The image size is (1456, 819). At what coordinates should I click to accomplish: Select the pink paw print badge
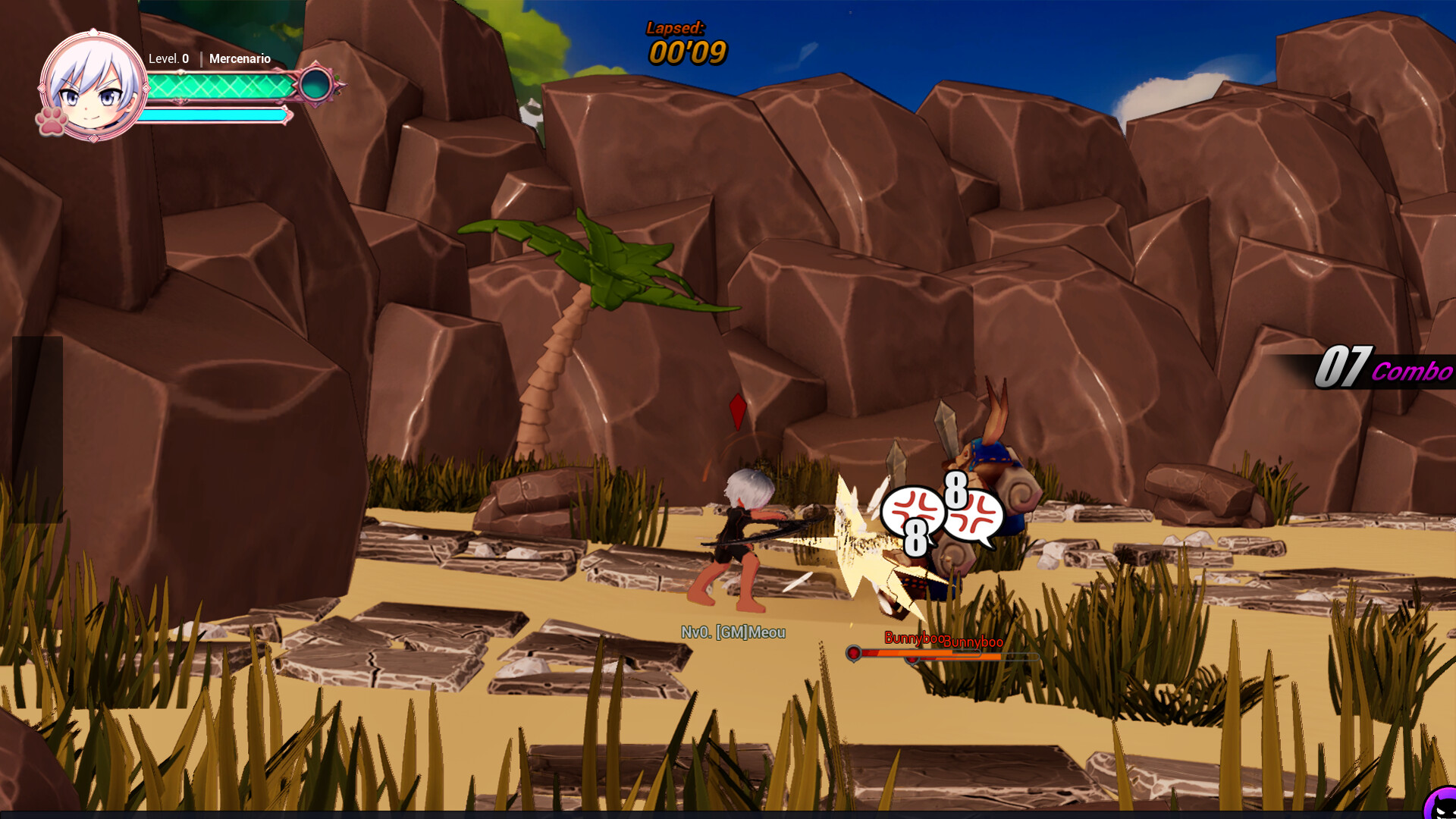click(49, 124)
